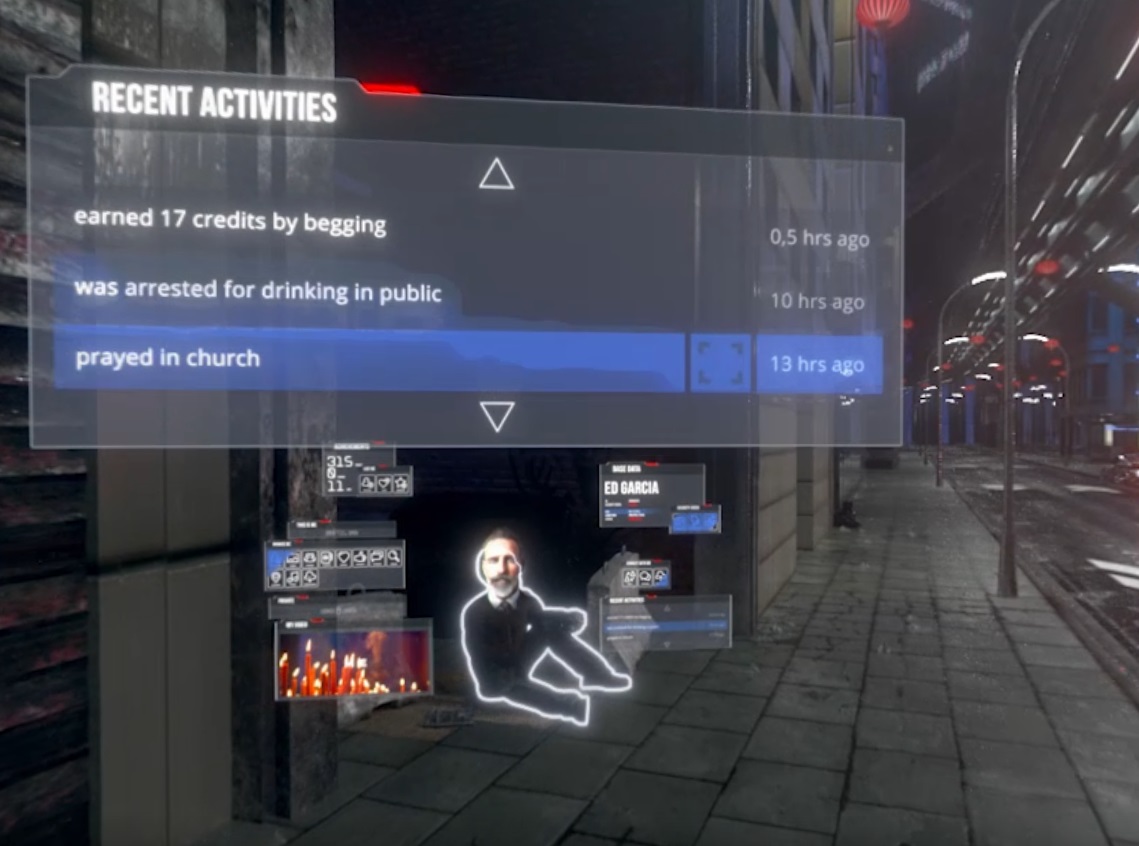Show later entries with the down arrow
Screen dimensions: 1139x846
click(x=497, y=416)
